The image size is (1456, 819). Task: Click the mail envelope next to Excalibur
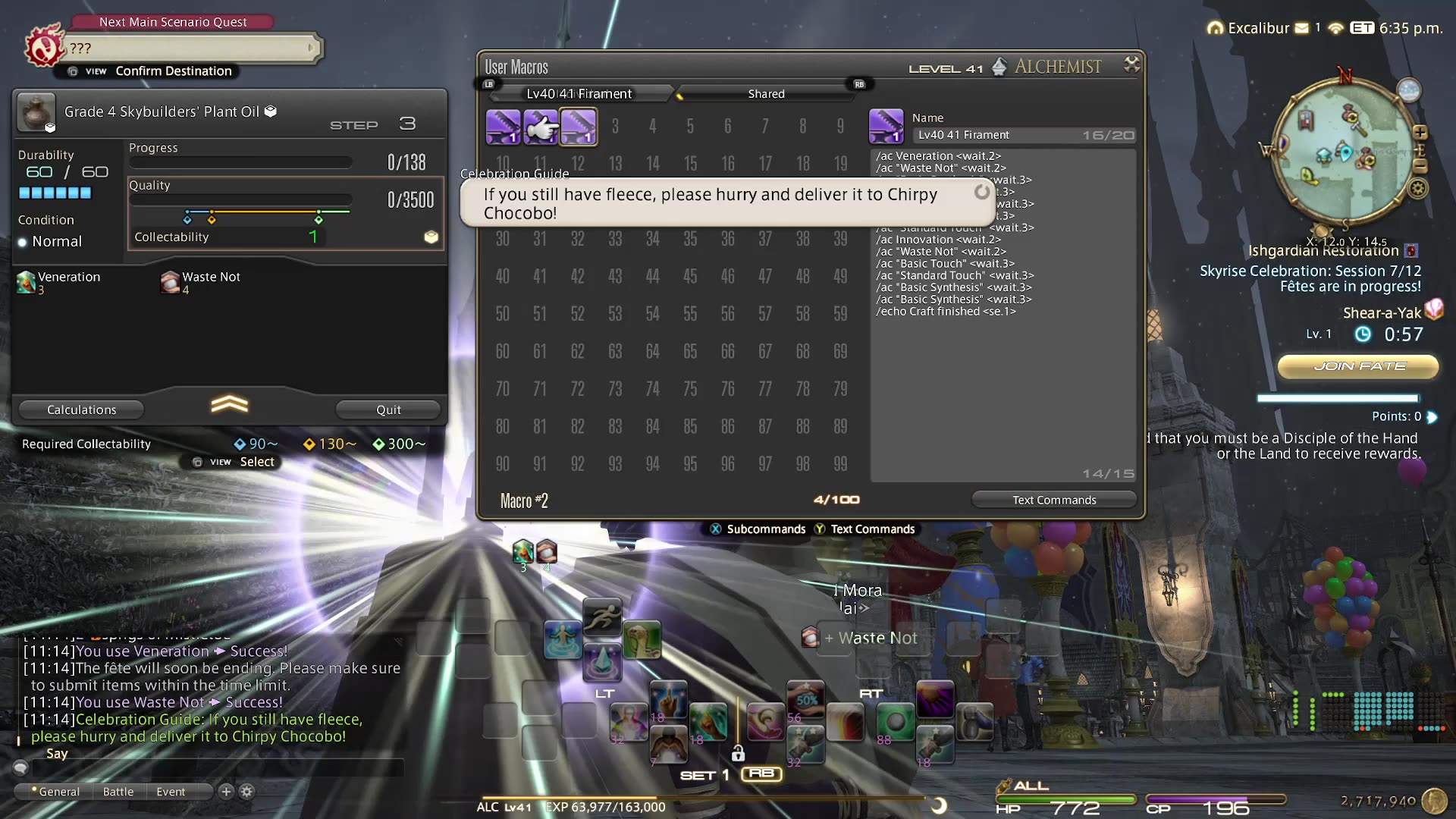pos(1303,27)
